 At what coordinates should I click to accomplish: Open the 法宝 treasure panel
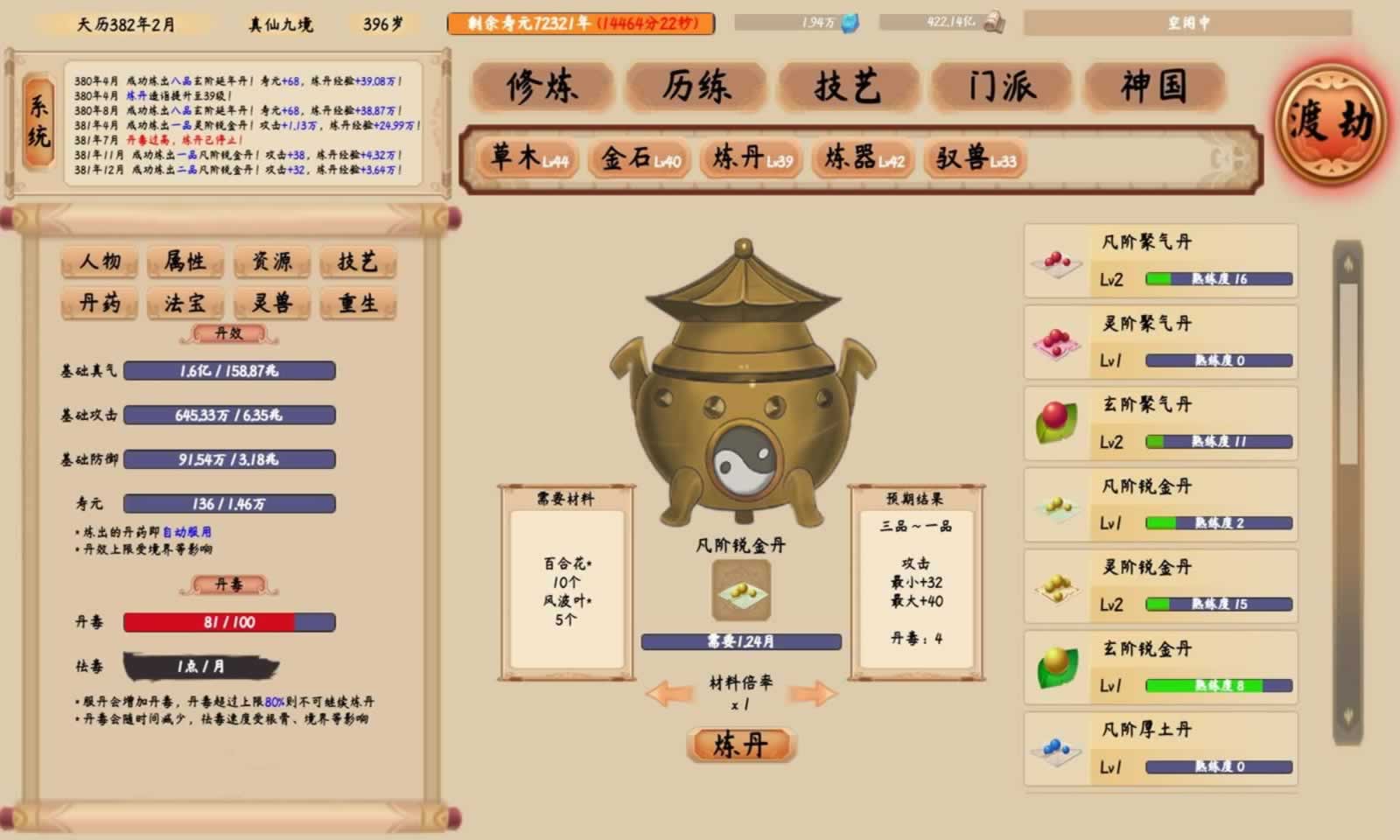(185, 303)
